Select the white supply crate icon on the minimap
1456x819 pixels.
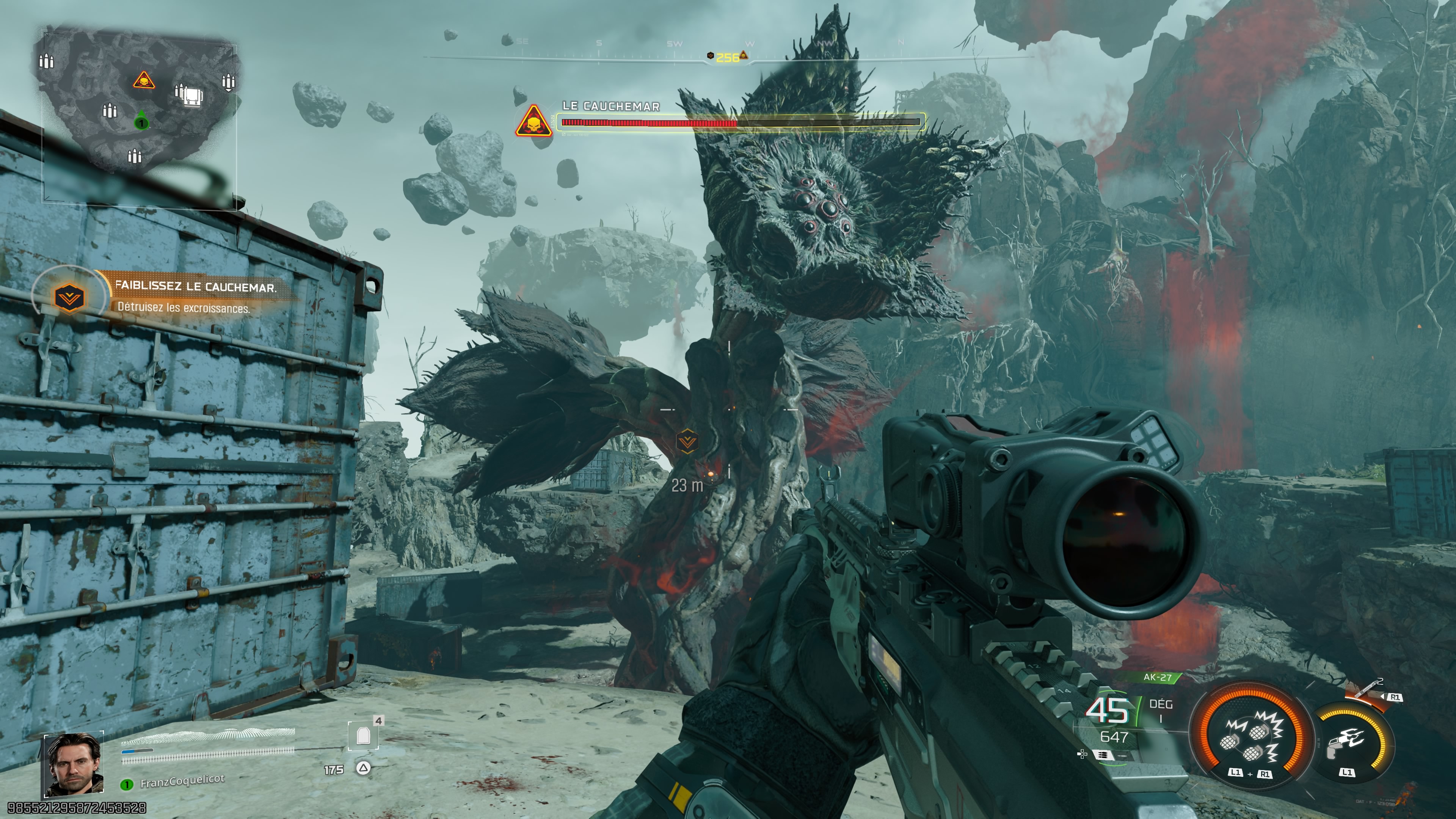pyautogui.click(x=192, y=96)
